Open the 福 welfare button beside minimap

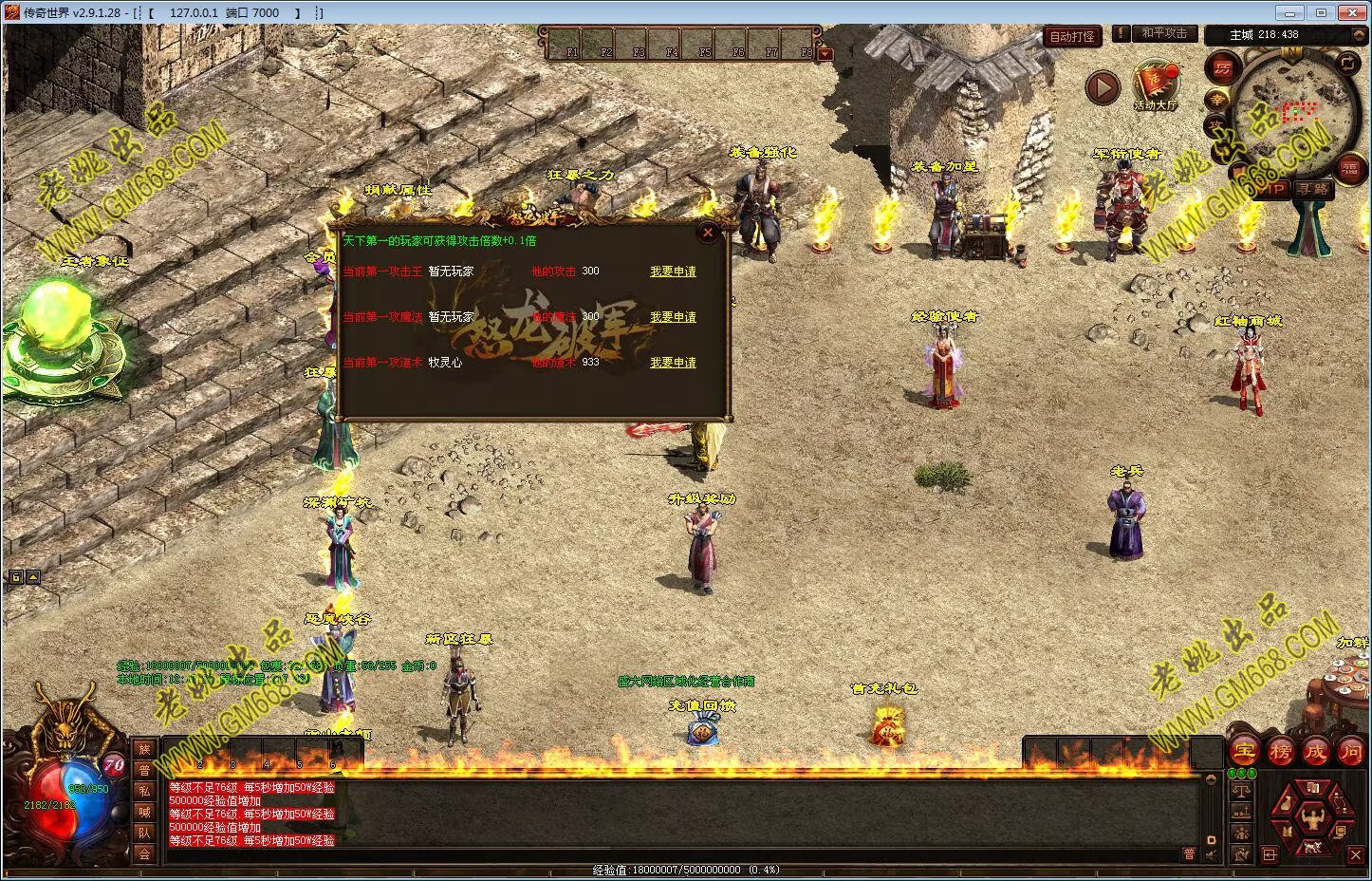pyautogui.click(x=1349, y=170)
